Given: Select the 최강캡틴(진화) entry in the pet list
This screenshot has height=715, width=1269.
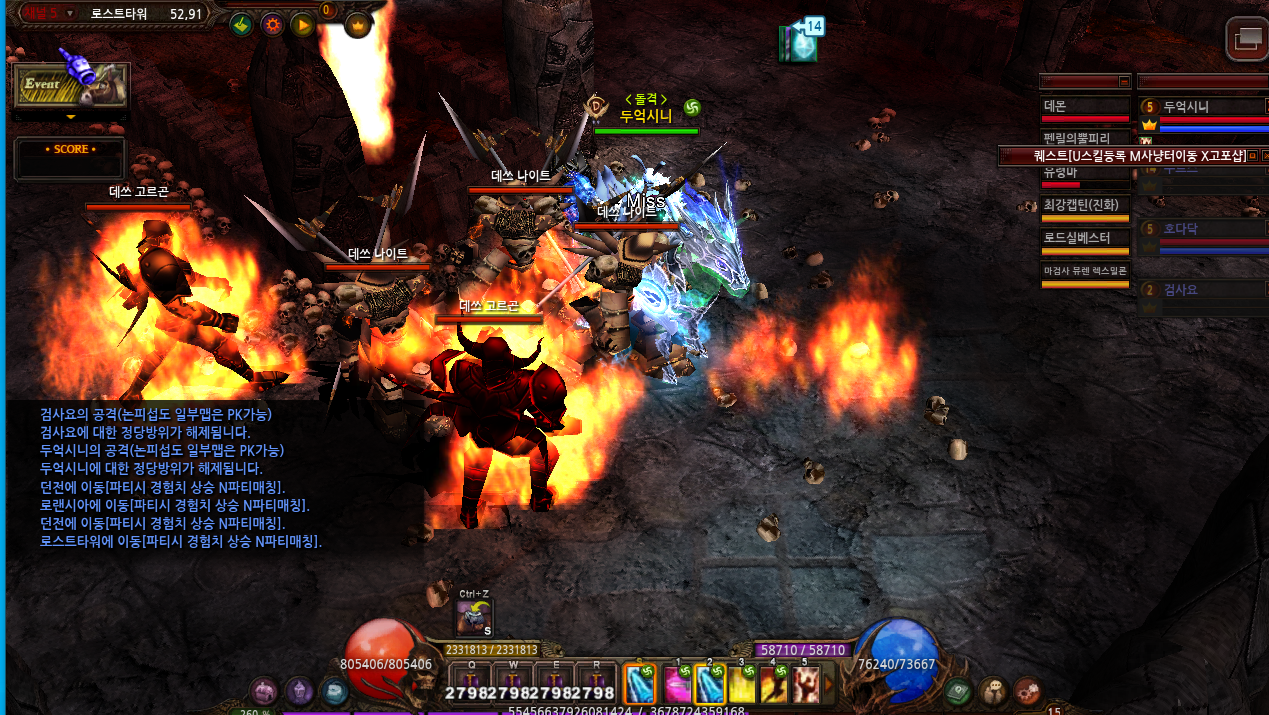Looking at the screenshot, I should tap(1085, 205).
